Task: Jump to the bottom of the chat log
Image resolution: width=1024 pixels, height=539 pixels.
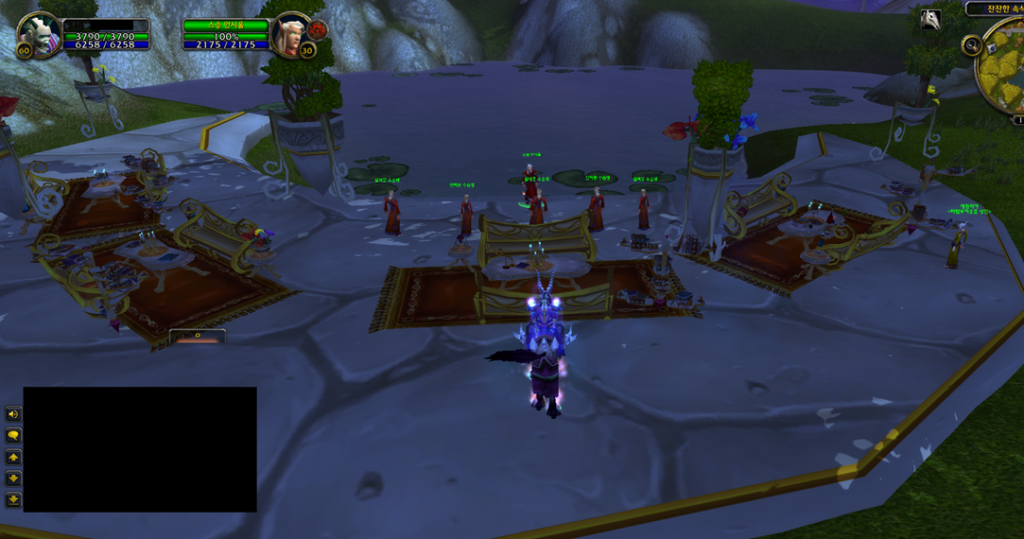Action: click(13, 499)
